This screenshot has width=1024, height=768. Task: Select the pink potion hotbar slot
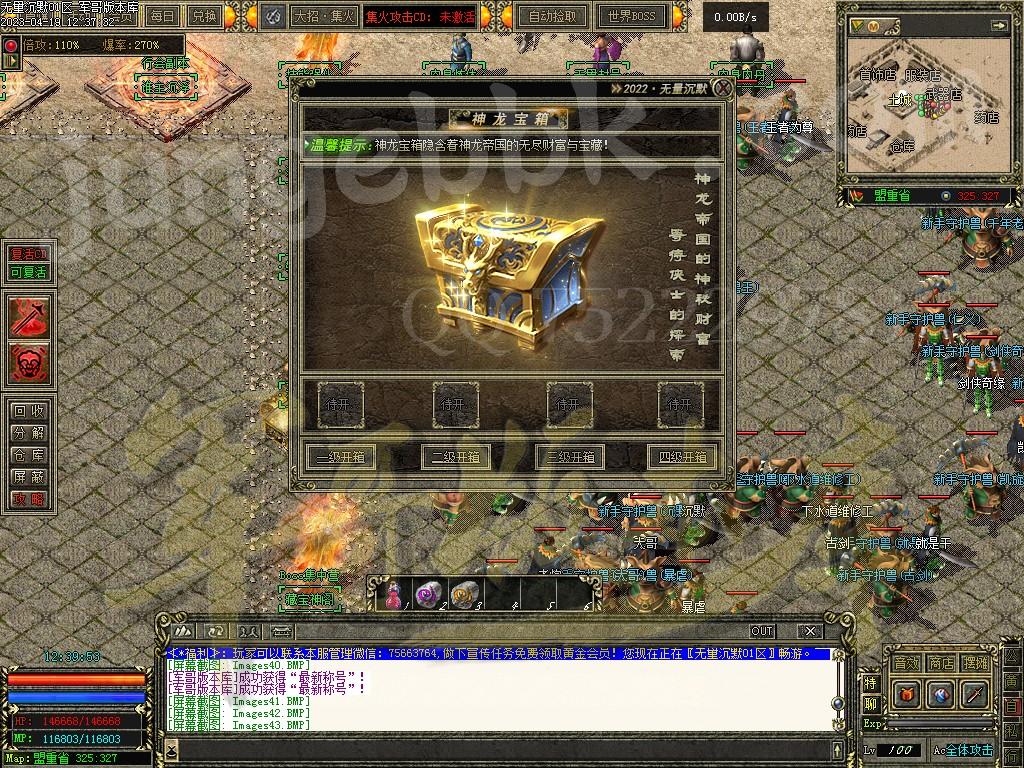click(390, 595)
